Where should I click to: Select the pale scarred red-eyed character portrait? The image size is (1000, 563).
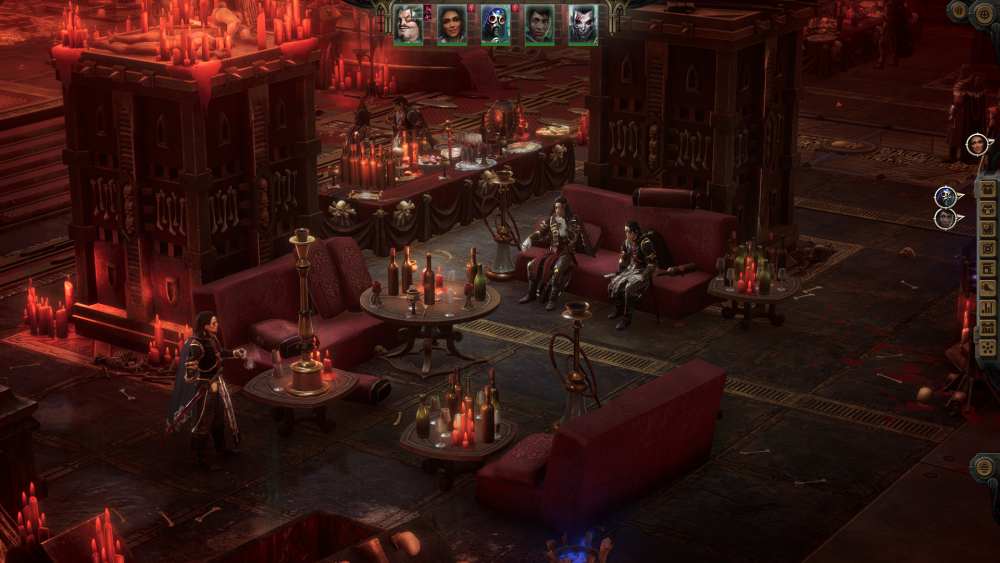tap(583, 24)
